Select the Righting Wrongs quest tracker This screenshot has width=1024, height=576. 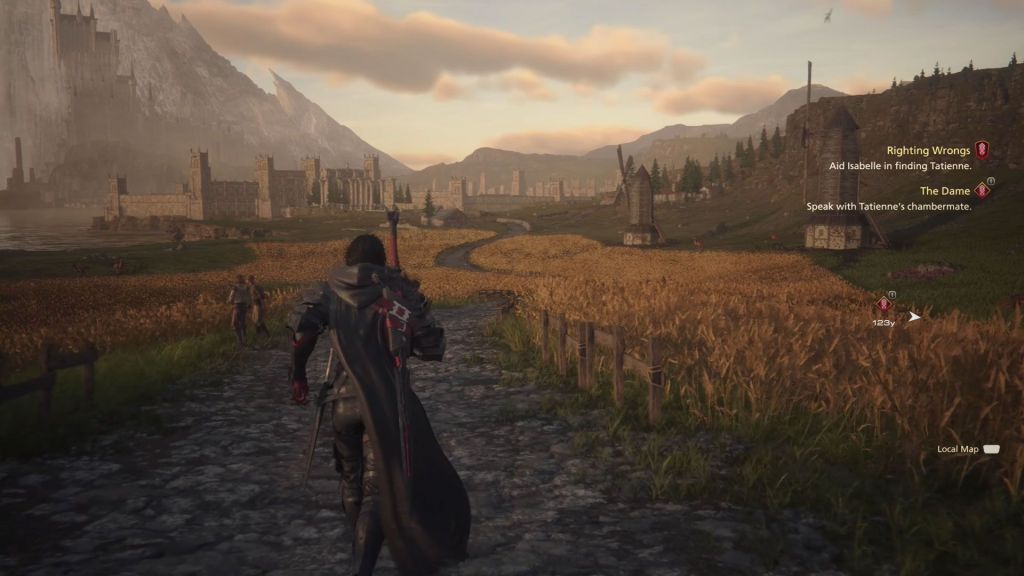click(x=928, y=151)
